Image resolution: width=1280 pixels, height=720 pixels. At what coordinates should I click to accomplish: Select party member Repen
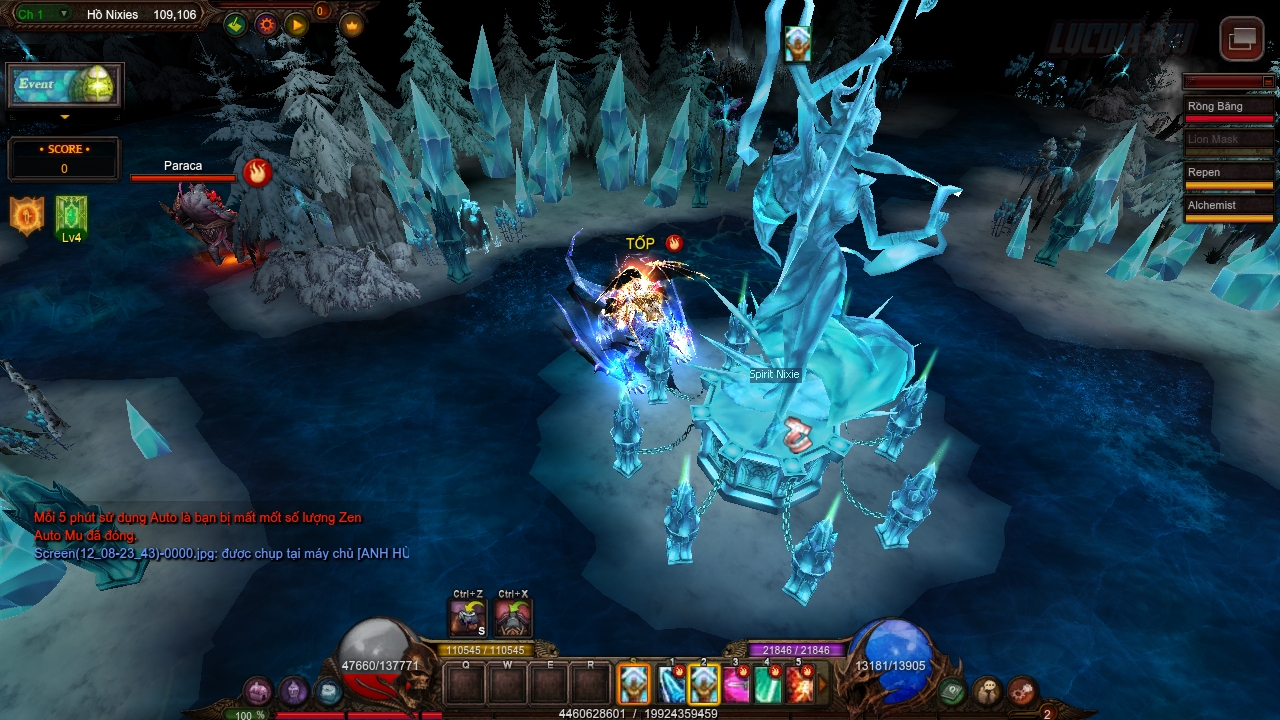pos(1229,174)
